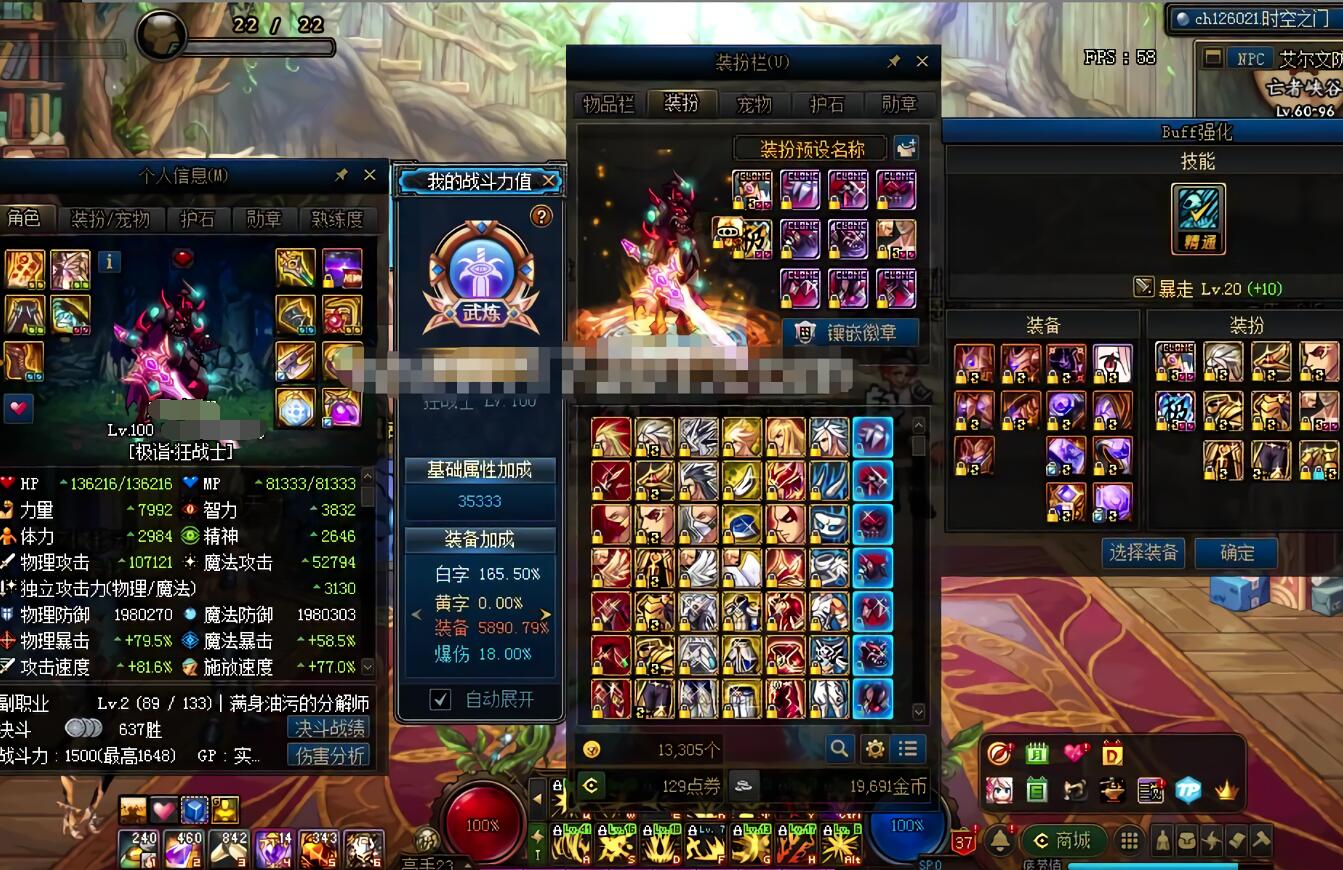Switch to the 宠物 tab in 装扮栏
Screen dimensions: 1343x870
pos(754,104)
